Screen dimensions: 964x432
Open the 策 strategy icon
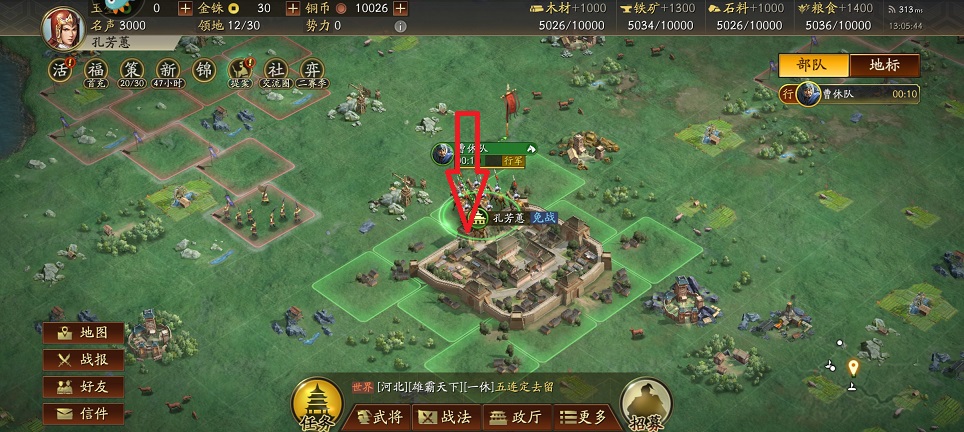tap(132, 70)
